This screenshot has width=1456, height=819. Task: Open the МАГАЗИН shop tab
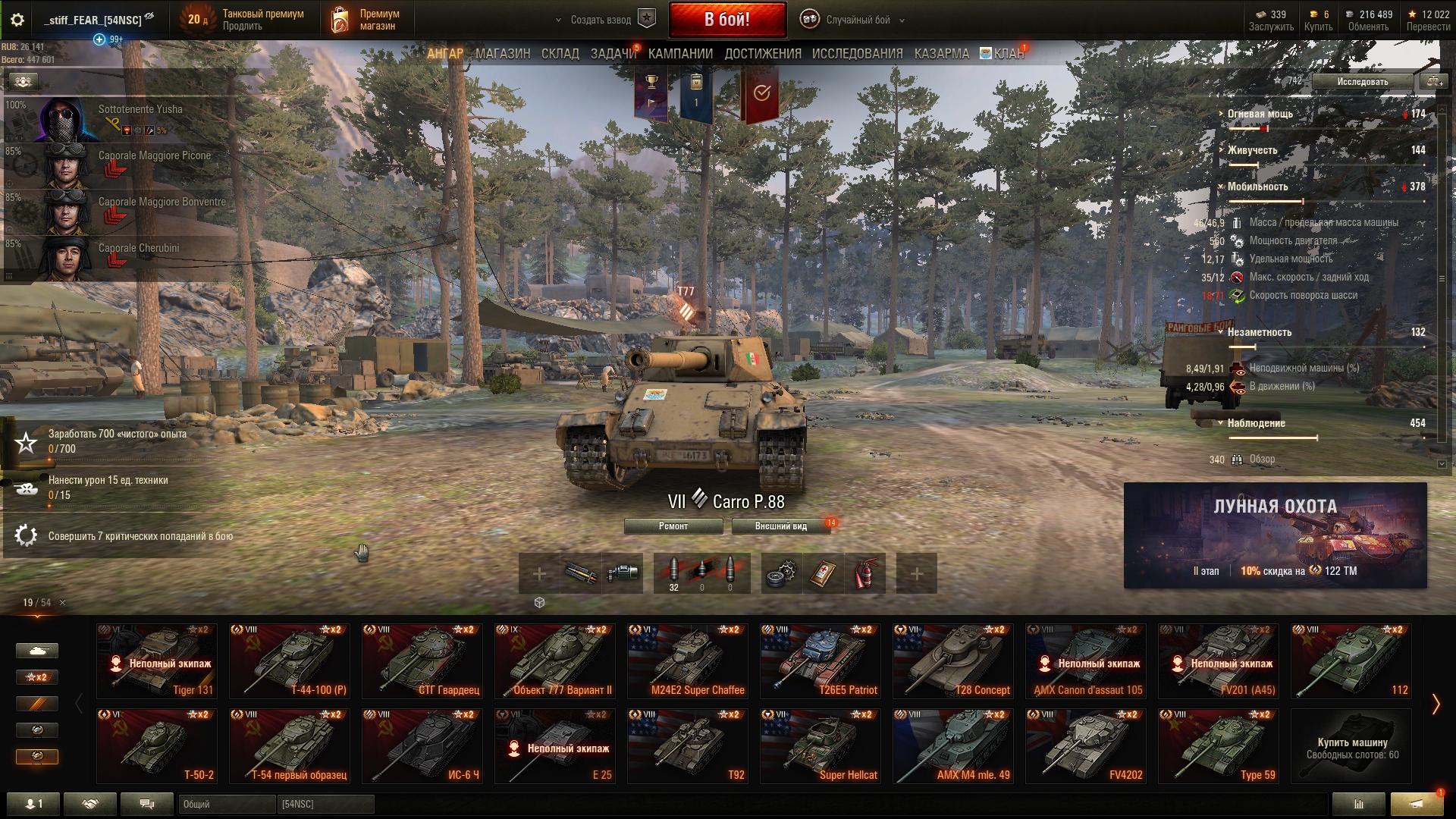coord(503,54)
